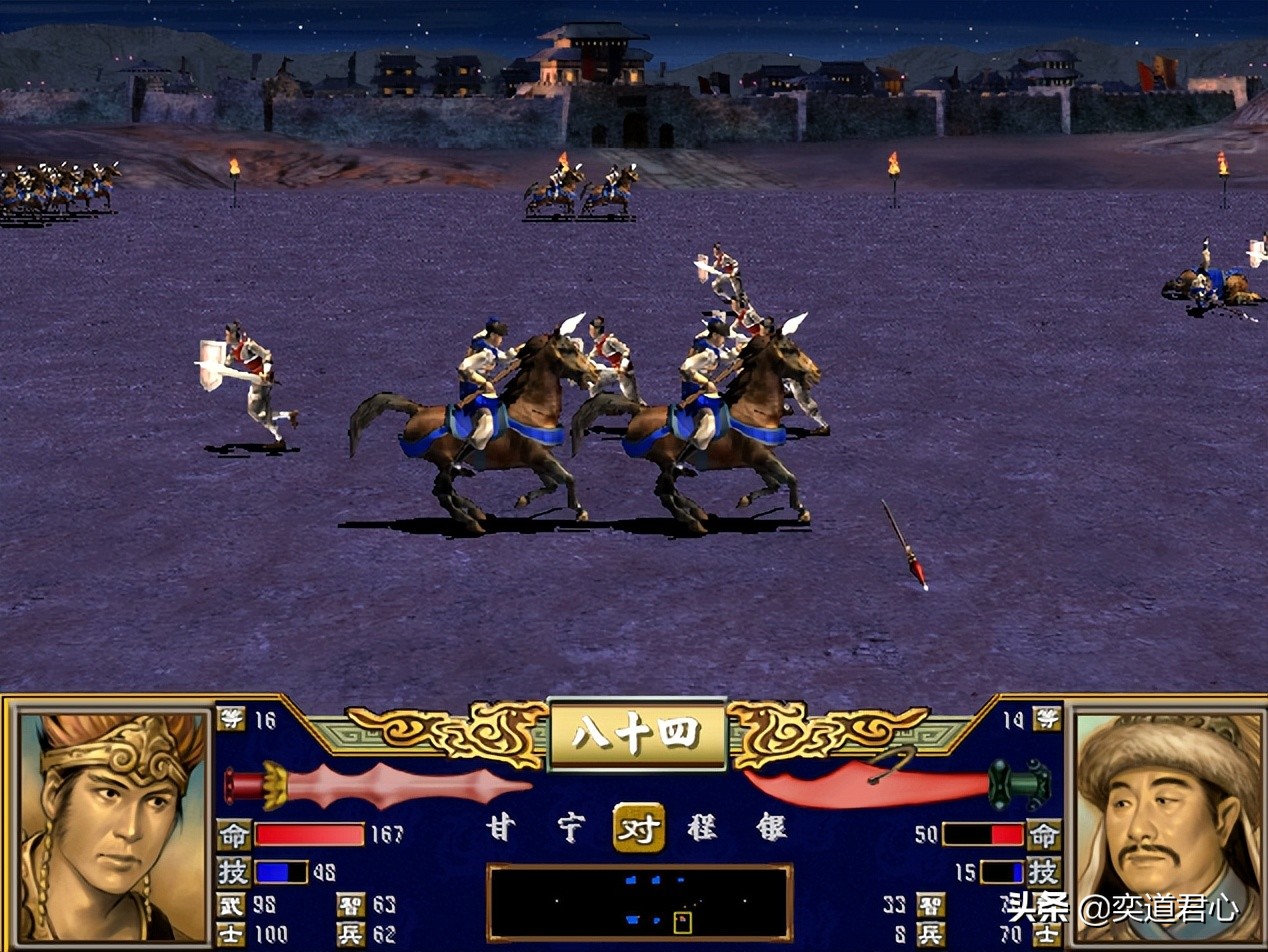Click the battlefield minimap panel
Screen dimensions: 1268x952
tap(639, 902)
